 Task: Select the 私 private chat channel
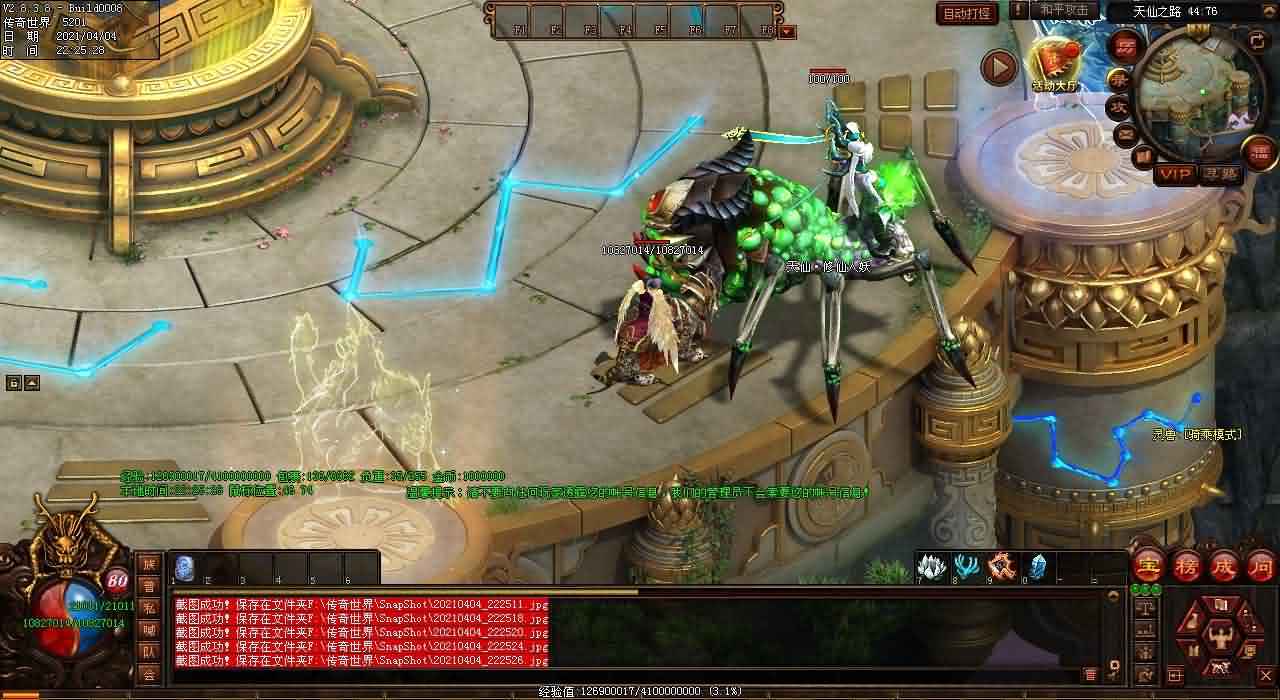[x=149, y=607]
